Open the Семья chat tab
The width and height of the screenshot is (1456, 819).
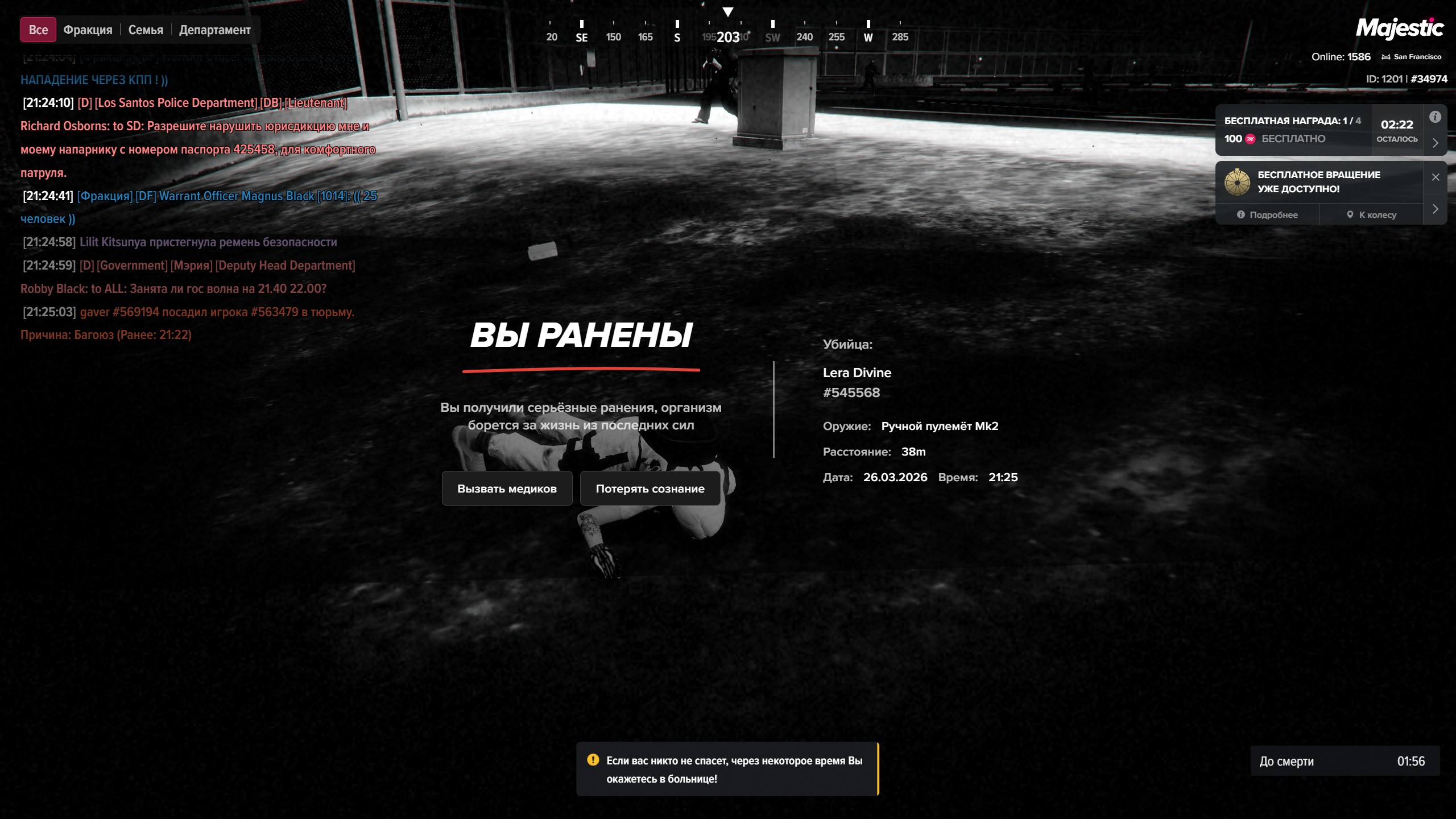pos(146,30)
